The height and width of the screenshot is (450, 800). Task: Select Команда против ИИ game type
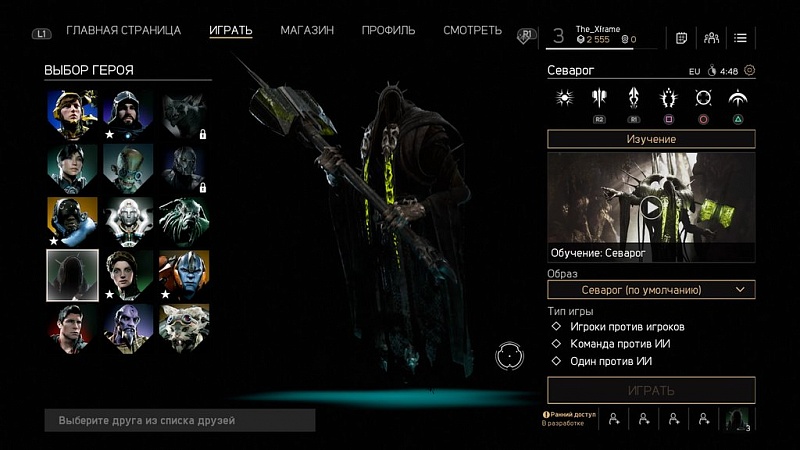click(x=620, y=344)
